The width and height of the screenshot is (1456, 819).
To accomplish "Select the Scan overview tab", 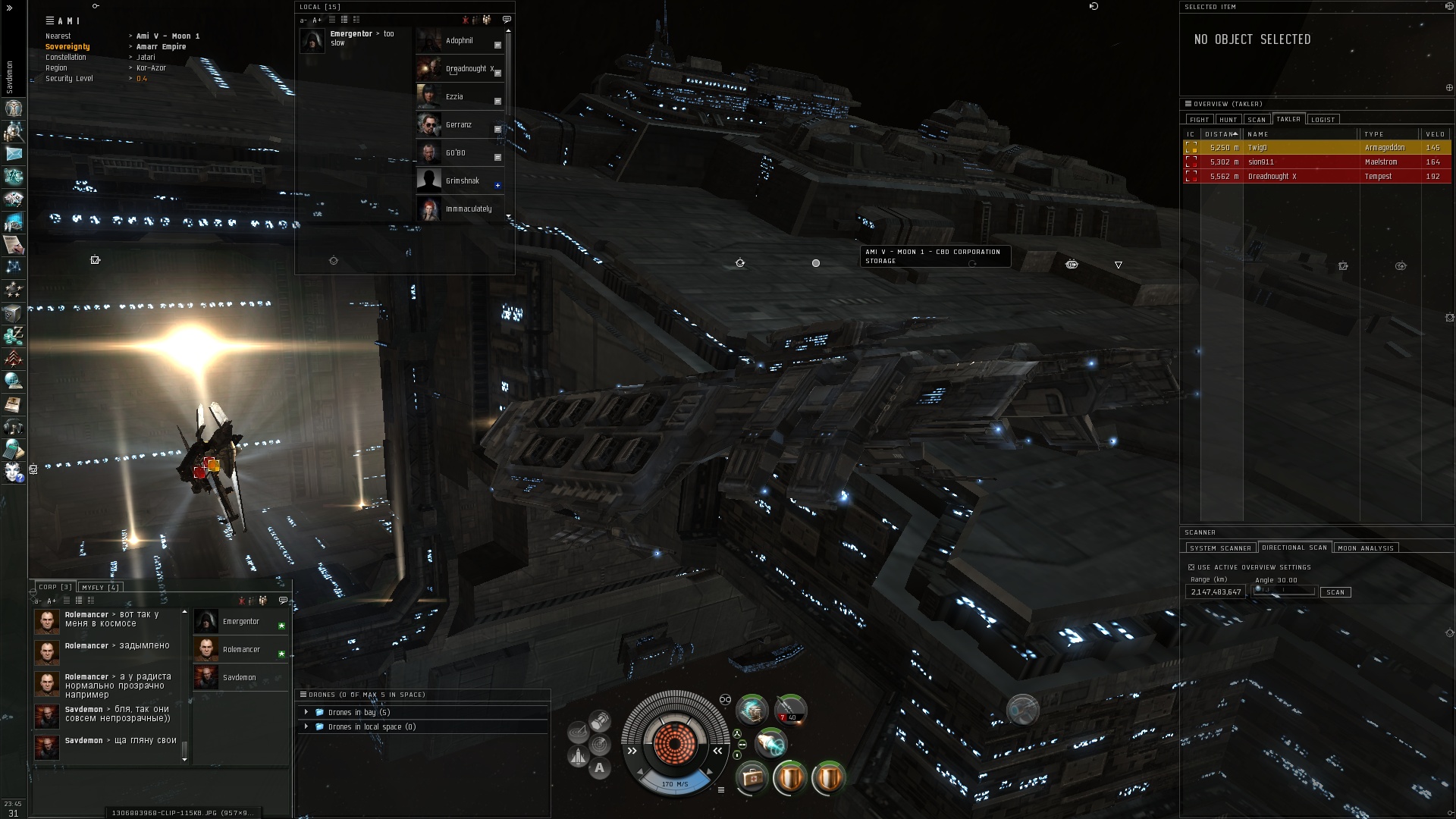I will 1257,120.
